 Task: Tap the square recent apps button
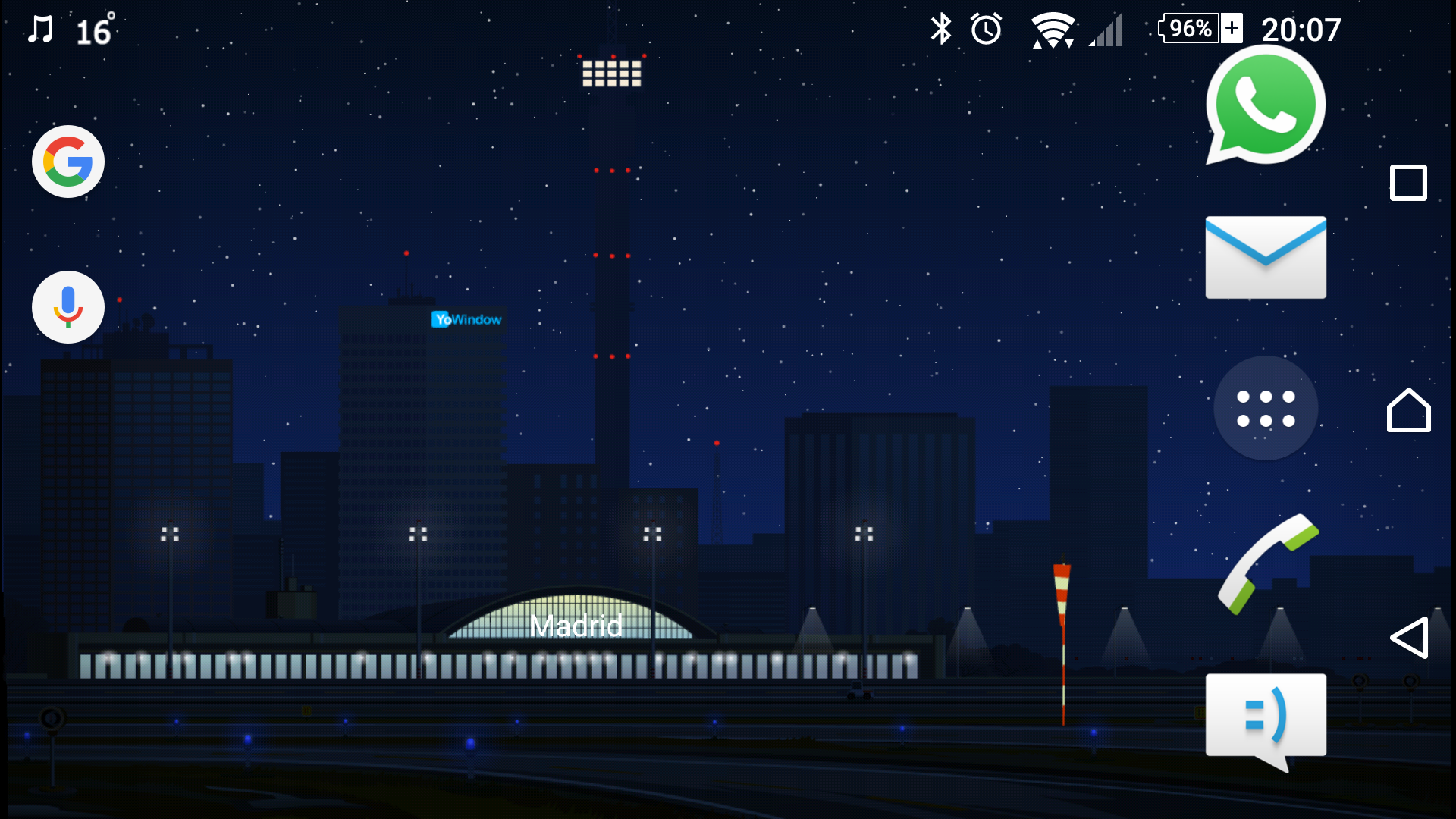1408,183
